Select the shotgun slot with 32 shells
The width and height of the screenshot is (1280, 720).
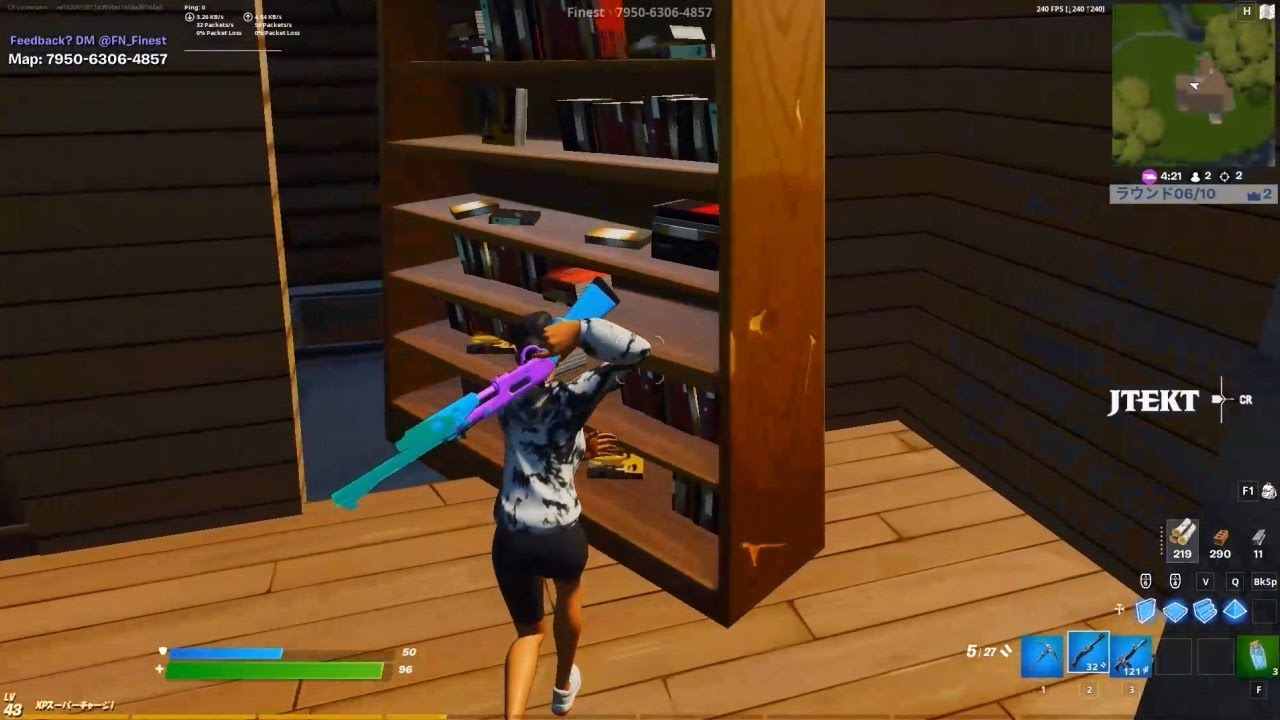tap(1088, 654)
